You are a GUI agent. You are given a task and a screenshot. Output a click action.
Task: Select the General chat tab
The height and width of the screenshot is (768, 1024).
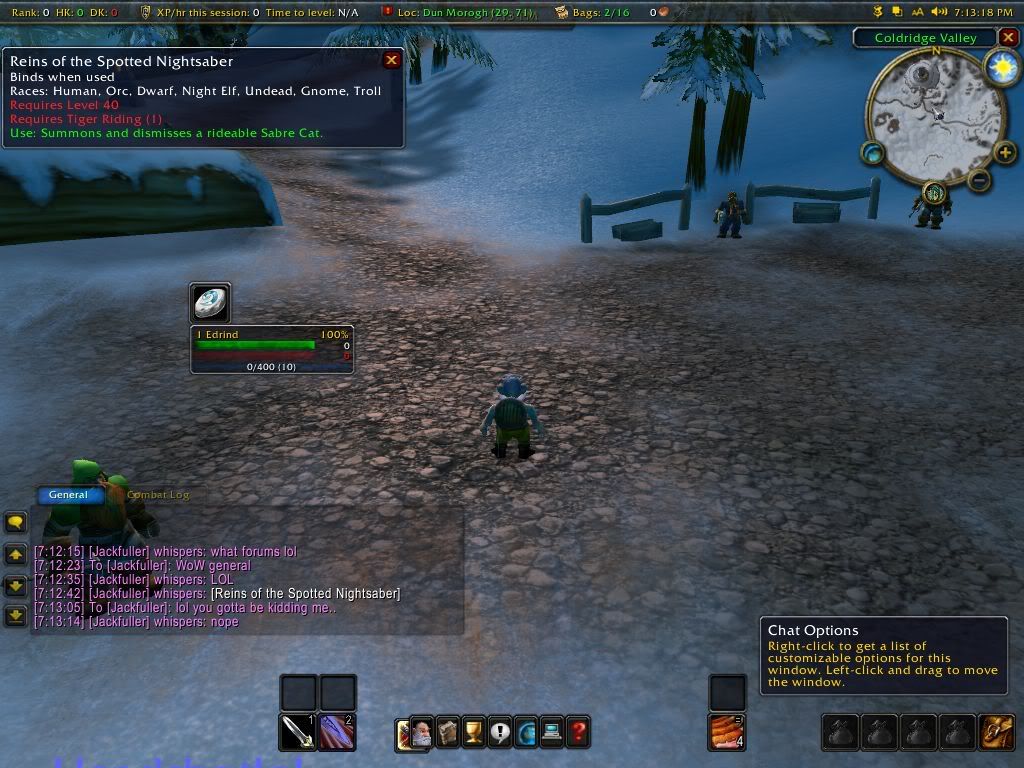[68, 494]
